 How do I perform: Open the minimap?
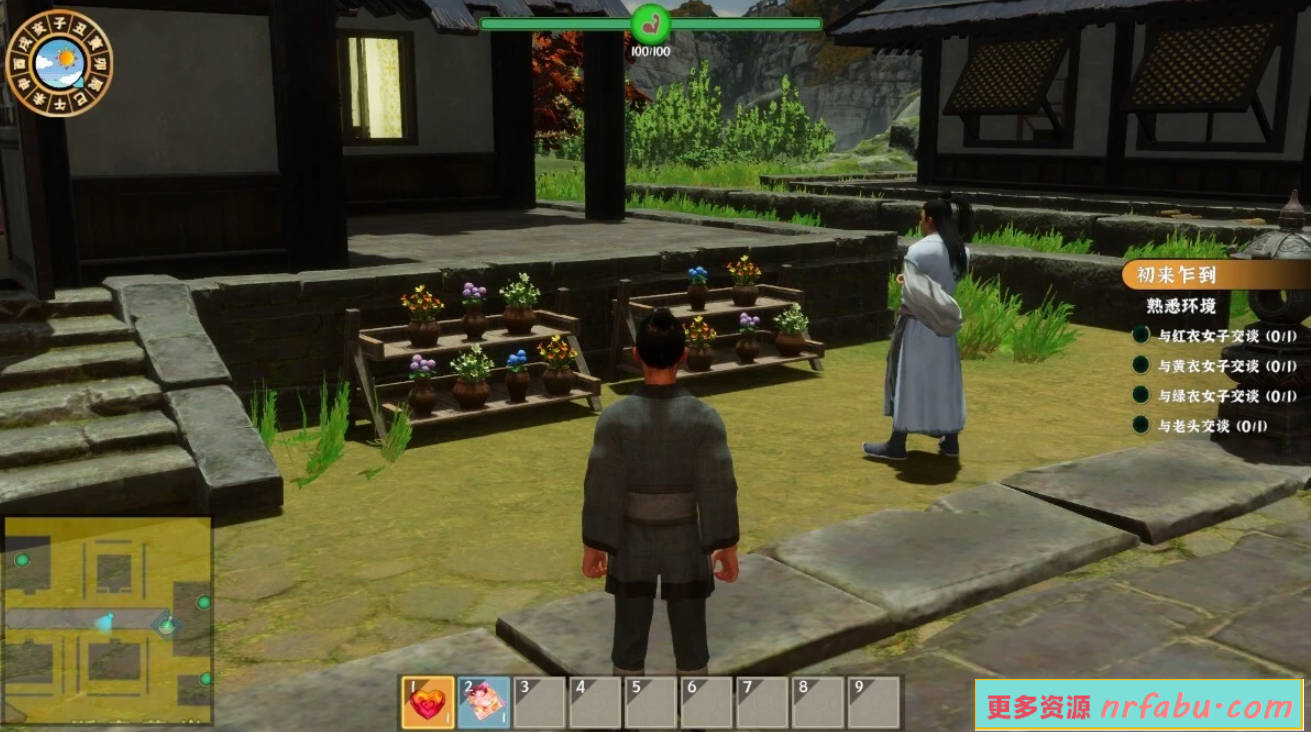(108, 620)
